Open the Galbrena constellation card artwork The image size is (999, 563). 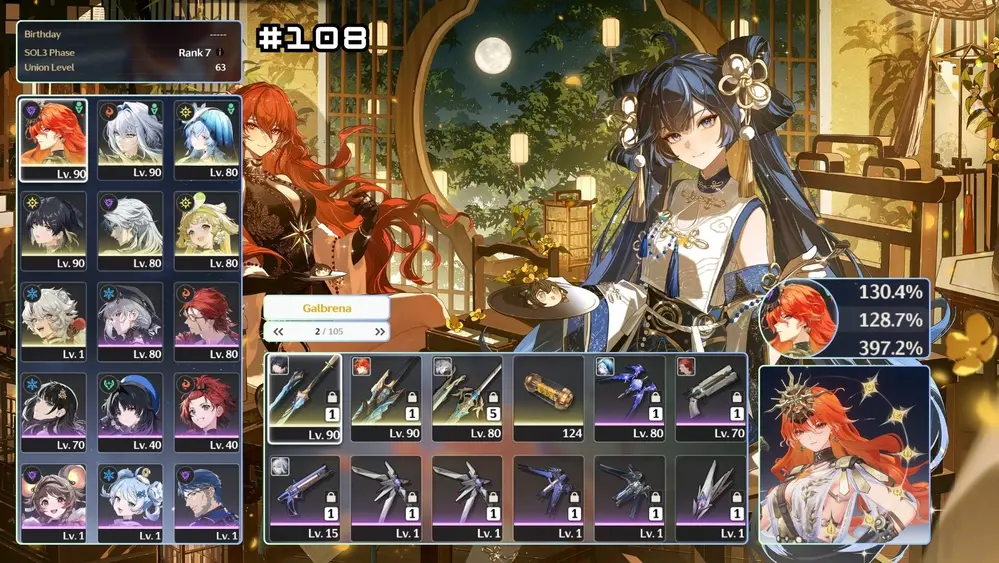(843, 453)
